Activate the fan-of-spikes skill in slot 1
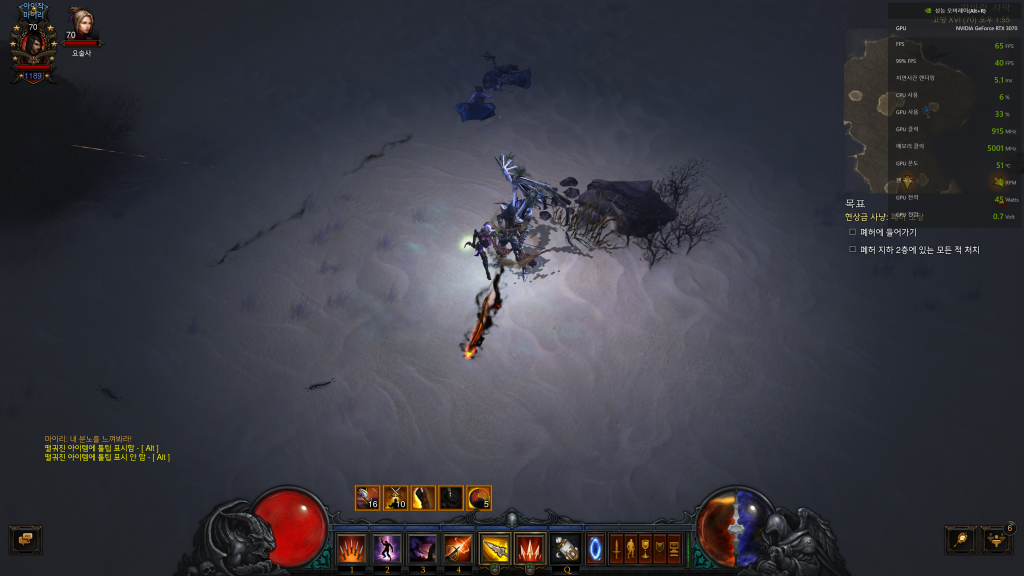The height and width of the screenshot is (576, 1024). [x=351, y=548]
